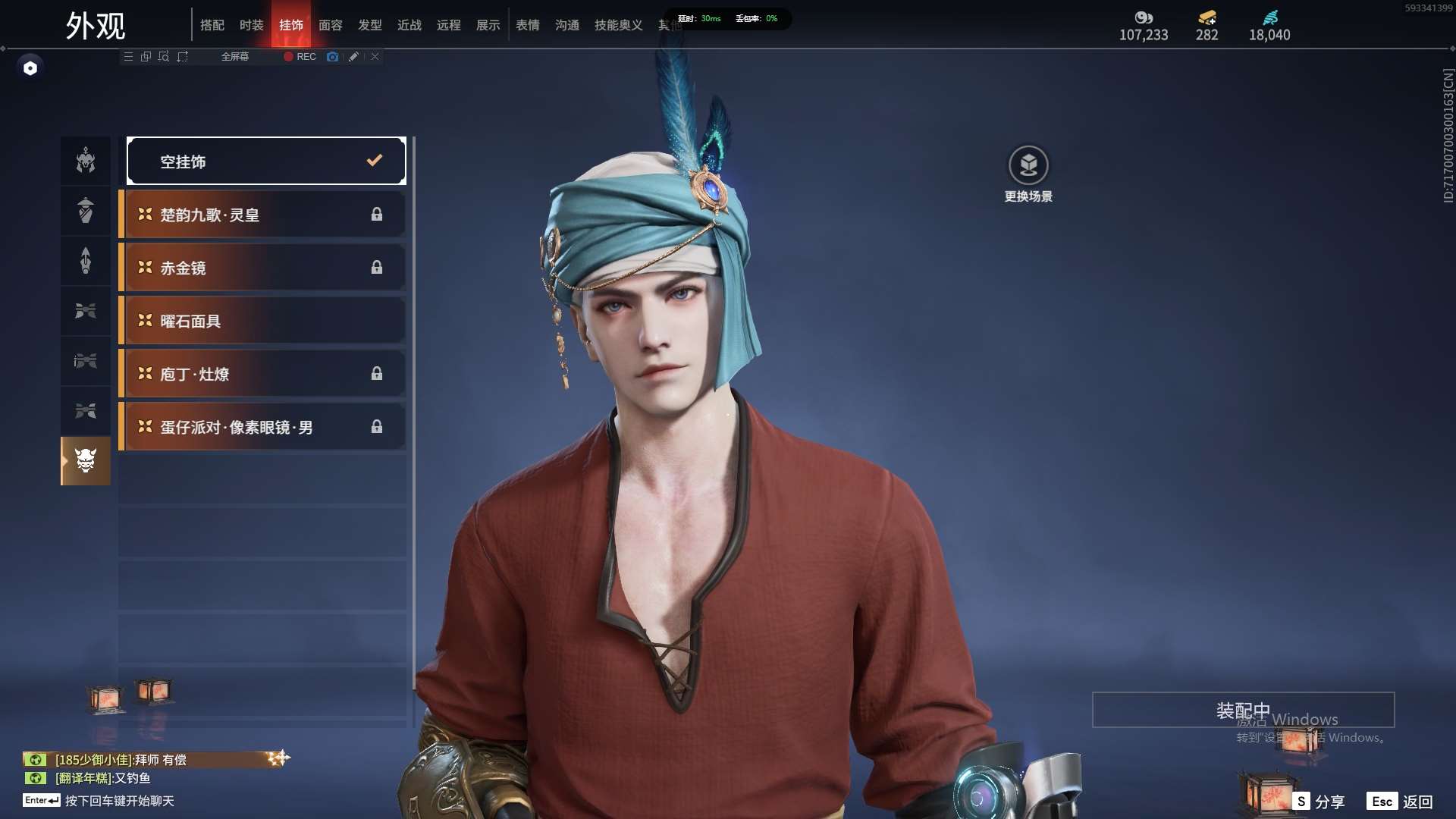Viewport: 1456px width, 819px height.
Task: Click the 装配中 equip button
Action: pyautogui.click(x=1243, y=710)
